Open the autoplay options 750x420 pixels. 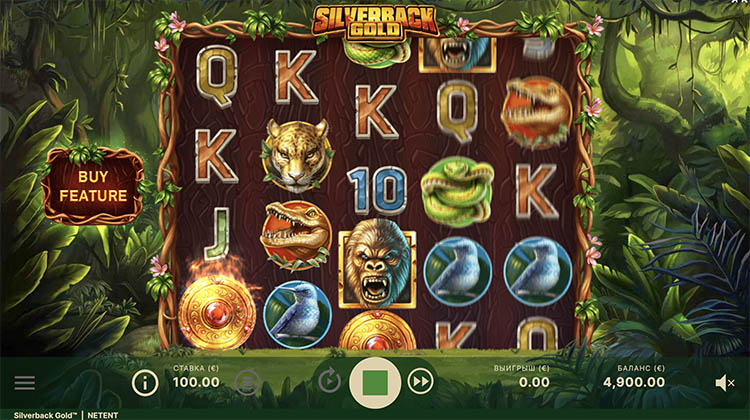point(328,381)
